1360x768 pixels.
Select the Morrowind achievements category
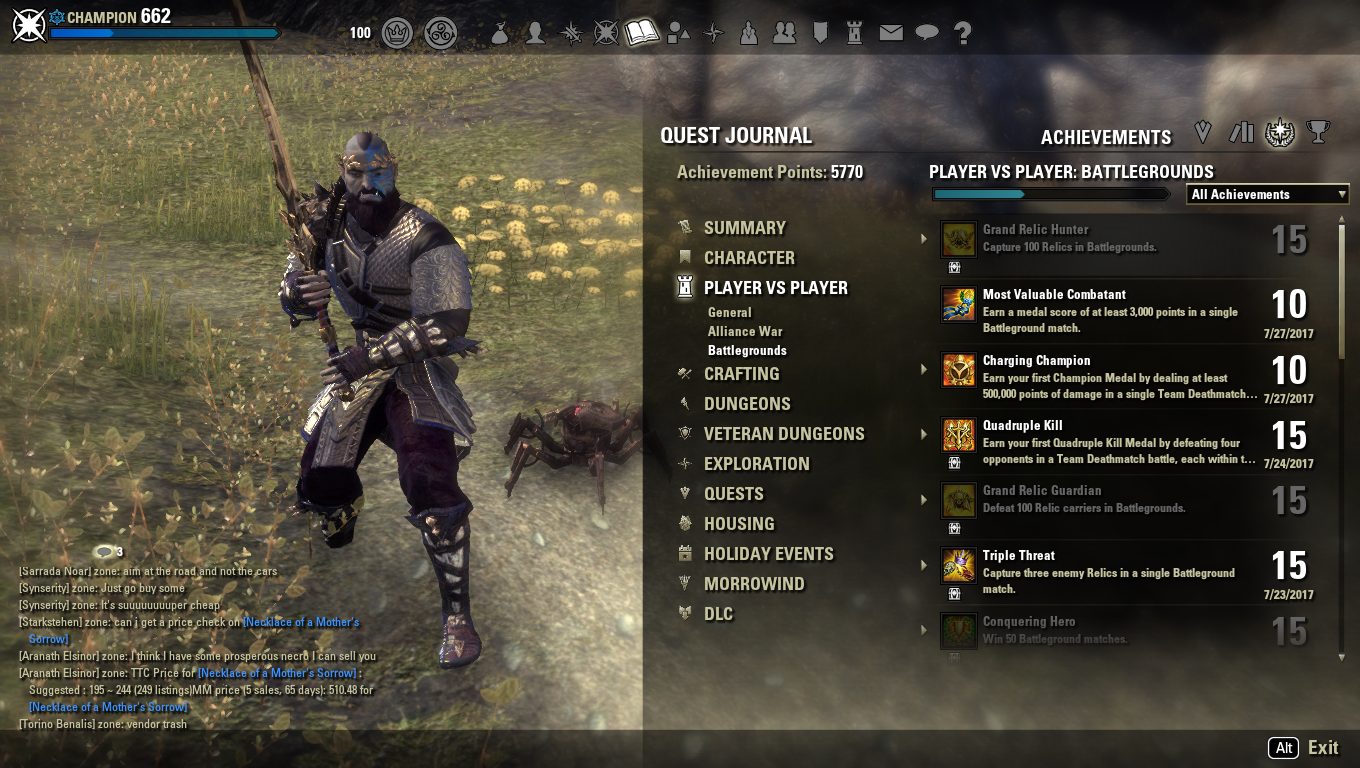(754, 584)
